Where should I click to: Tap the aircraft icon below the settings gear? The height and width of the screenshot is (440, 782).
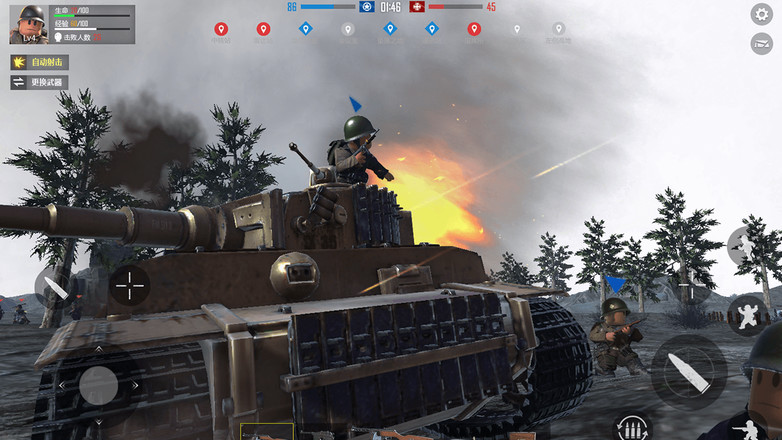(761, 43)
